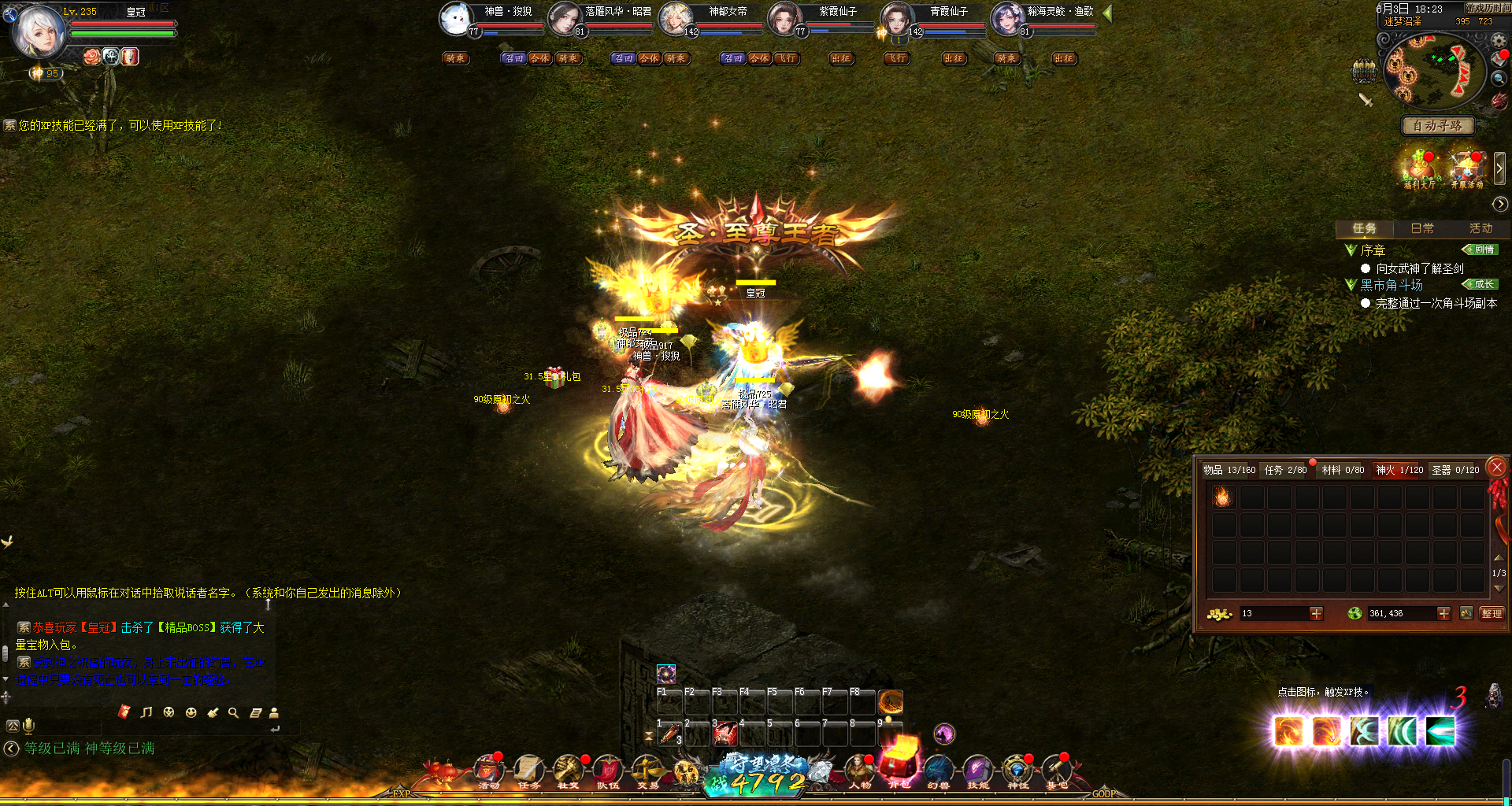Screen dimensions: 1512x806
Task: Open settings via the gear icon
Action: pos(1499,40)
